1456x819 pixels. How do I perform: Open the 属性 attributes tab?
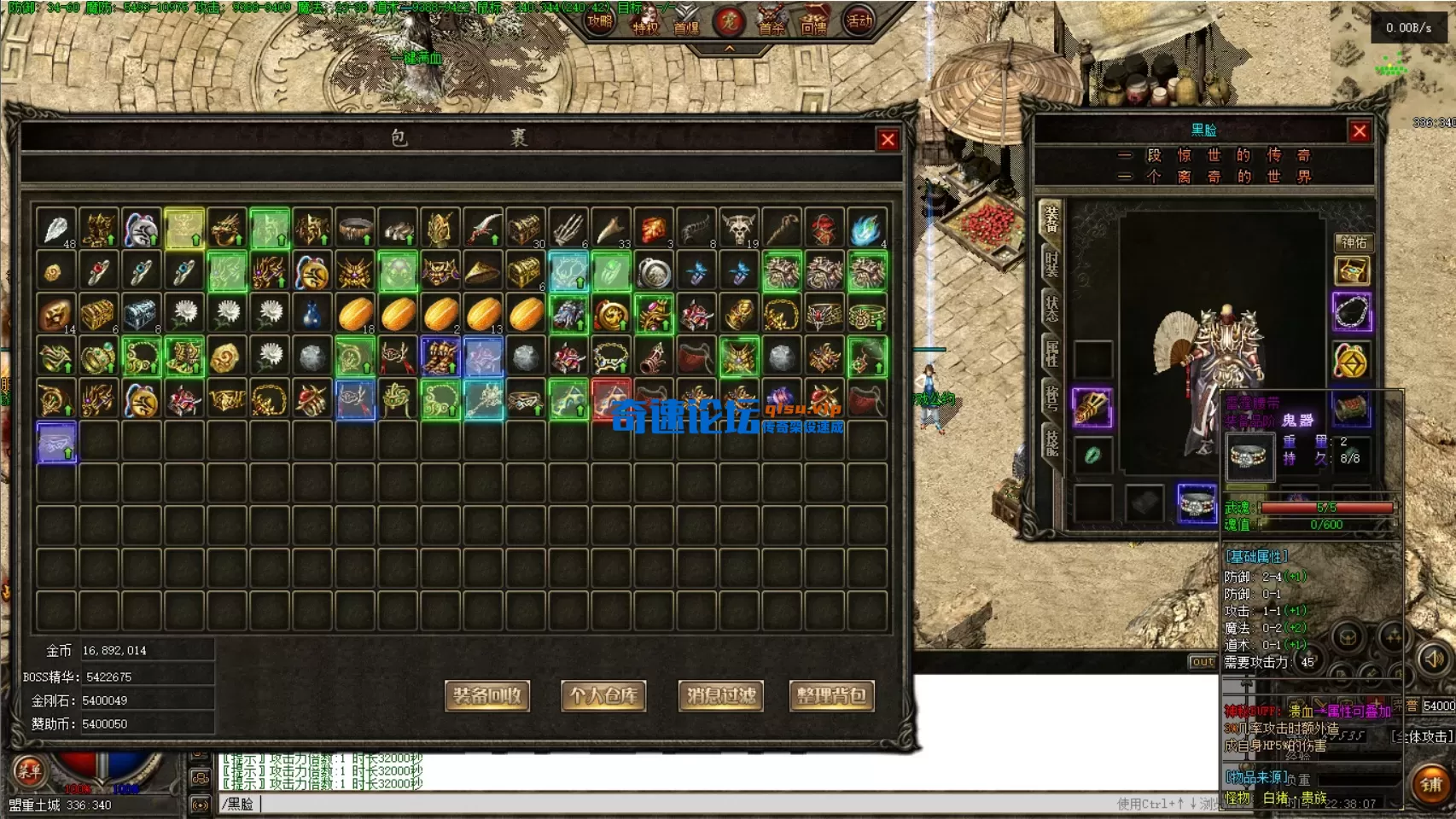pos(1051,353)
